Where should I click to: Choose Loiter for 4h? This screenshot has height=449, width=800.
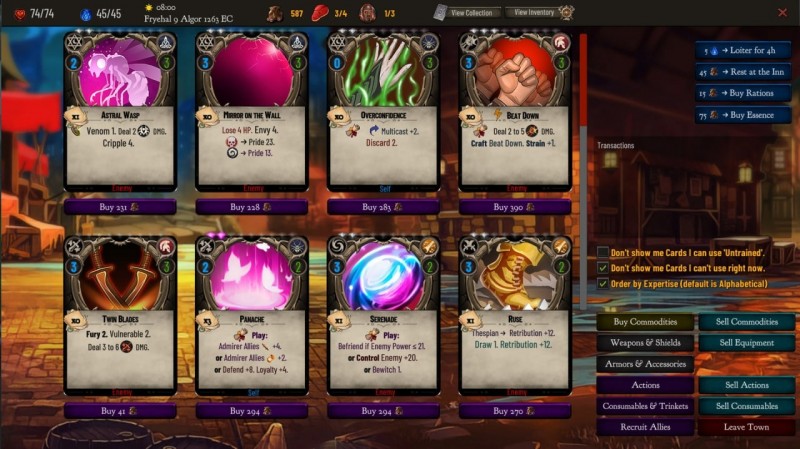pyautogui.click(x=744, y=50)
